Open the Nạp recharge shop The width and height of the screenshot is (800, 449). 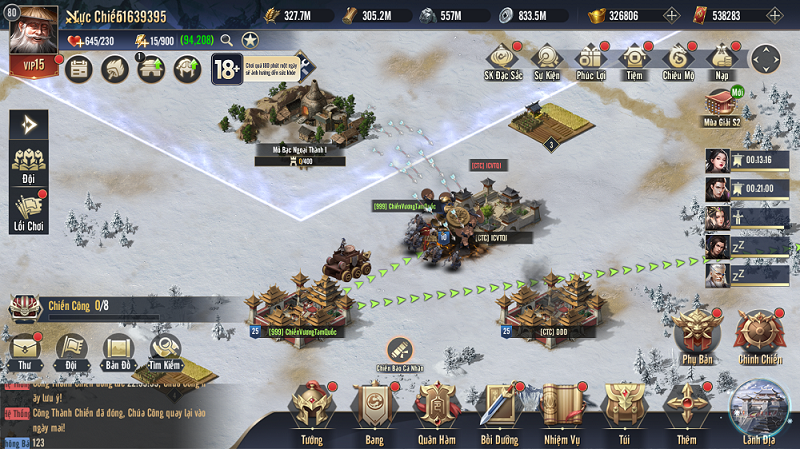point(721,60)
